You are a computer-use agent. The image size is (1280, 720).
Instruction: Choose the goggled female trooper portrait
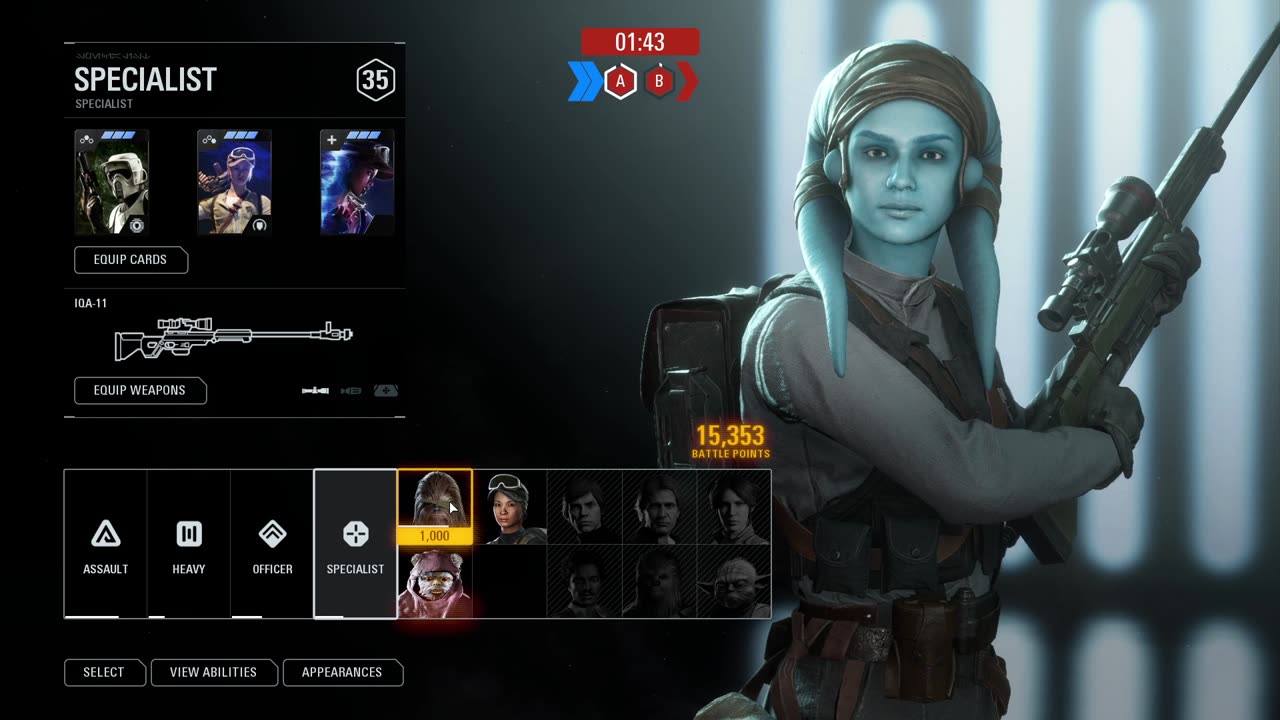tap(510, 508)
